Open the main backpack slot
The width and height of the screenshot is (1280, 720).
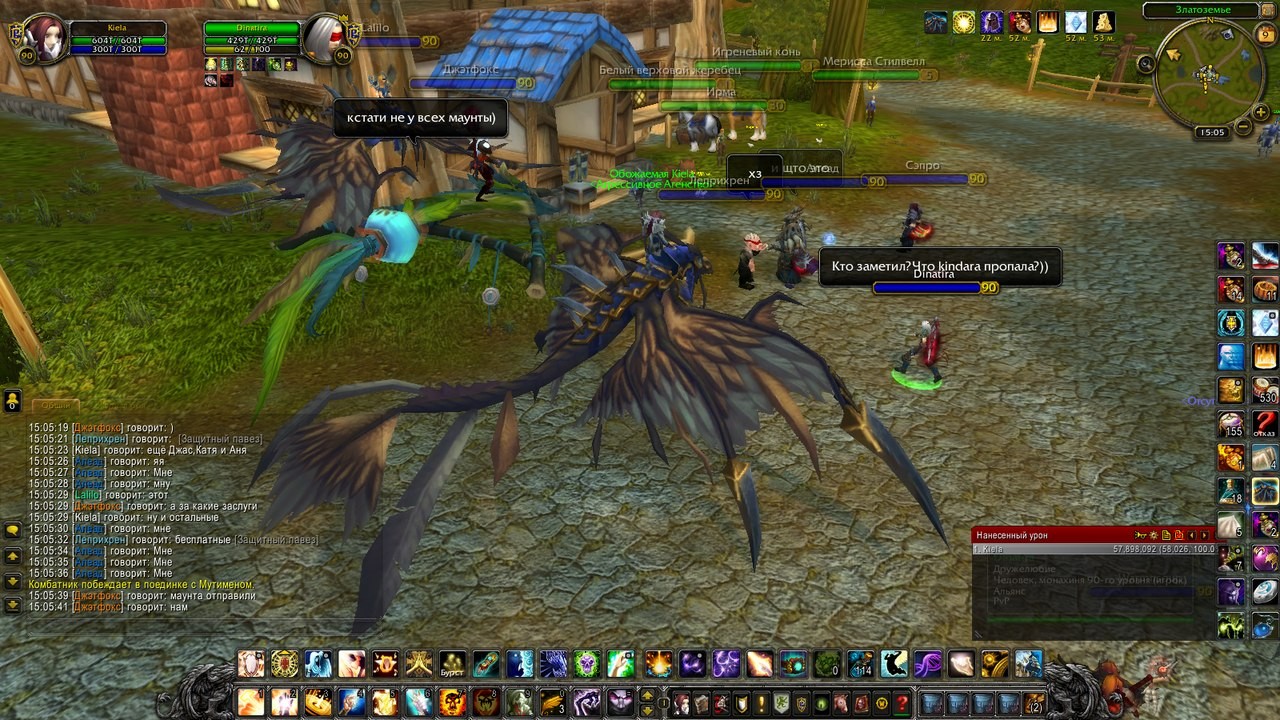(1034, 703)
